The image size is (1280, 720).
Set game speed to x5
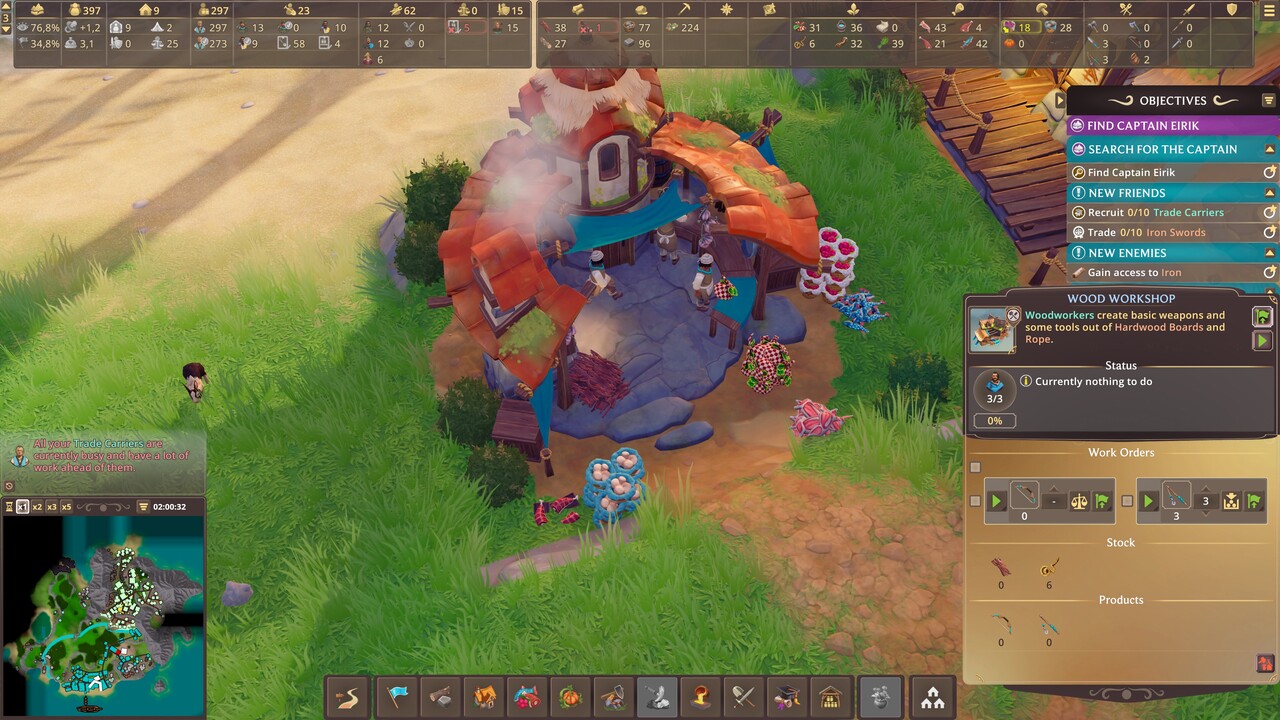tap(66, 507)
